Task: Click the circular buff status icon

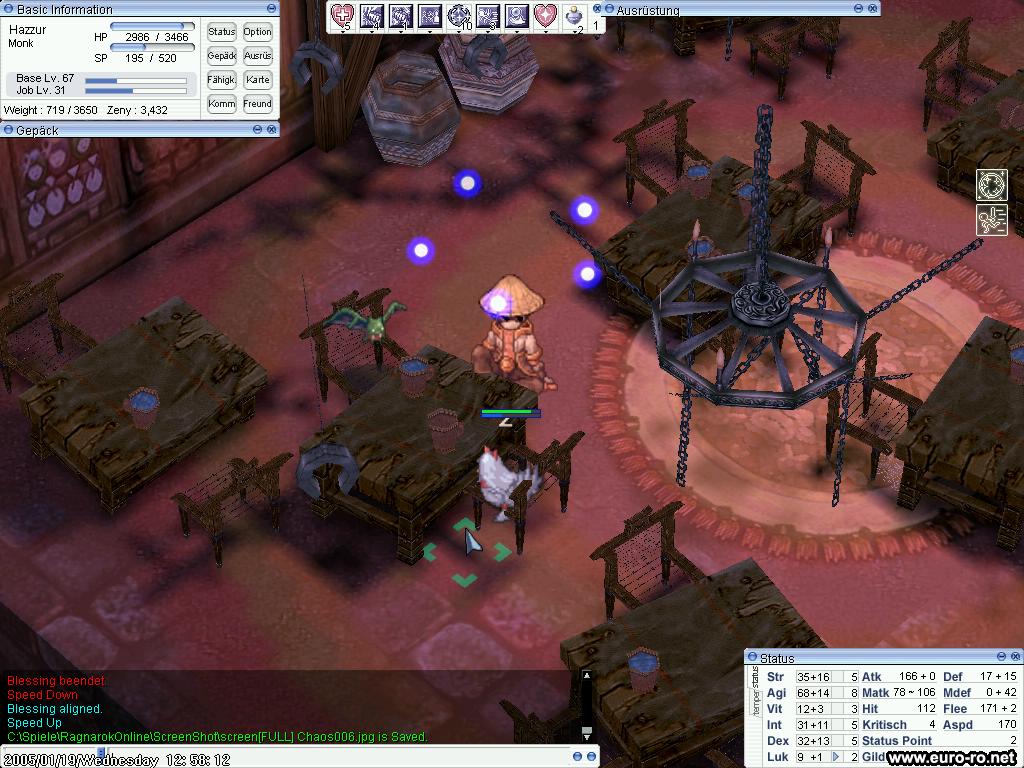Action: (x=991, y=185)
